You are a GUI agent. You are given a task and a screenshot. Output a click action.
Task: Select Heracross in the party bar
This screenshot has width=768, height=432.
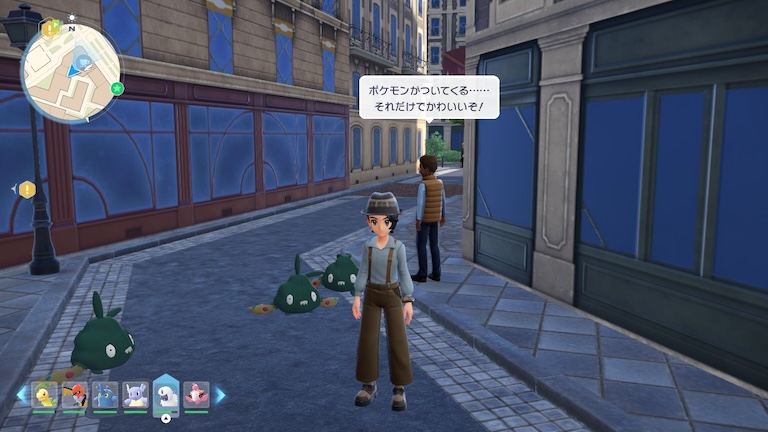point(105,395)
